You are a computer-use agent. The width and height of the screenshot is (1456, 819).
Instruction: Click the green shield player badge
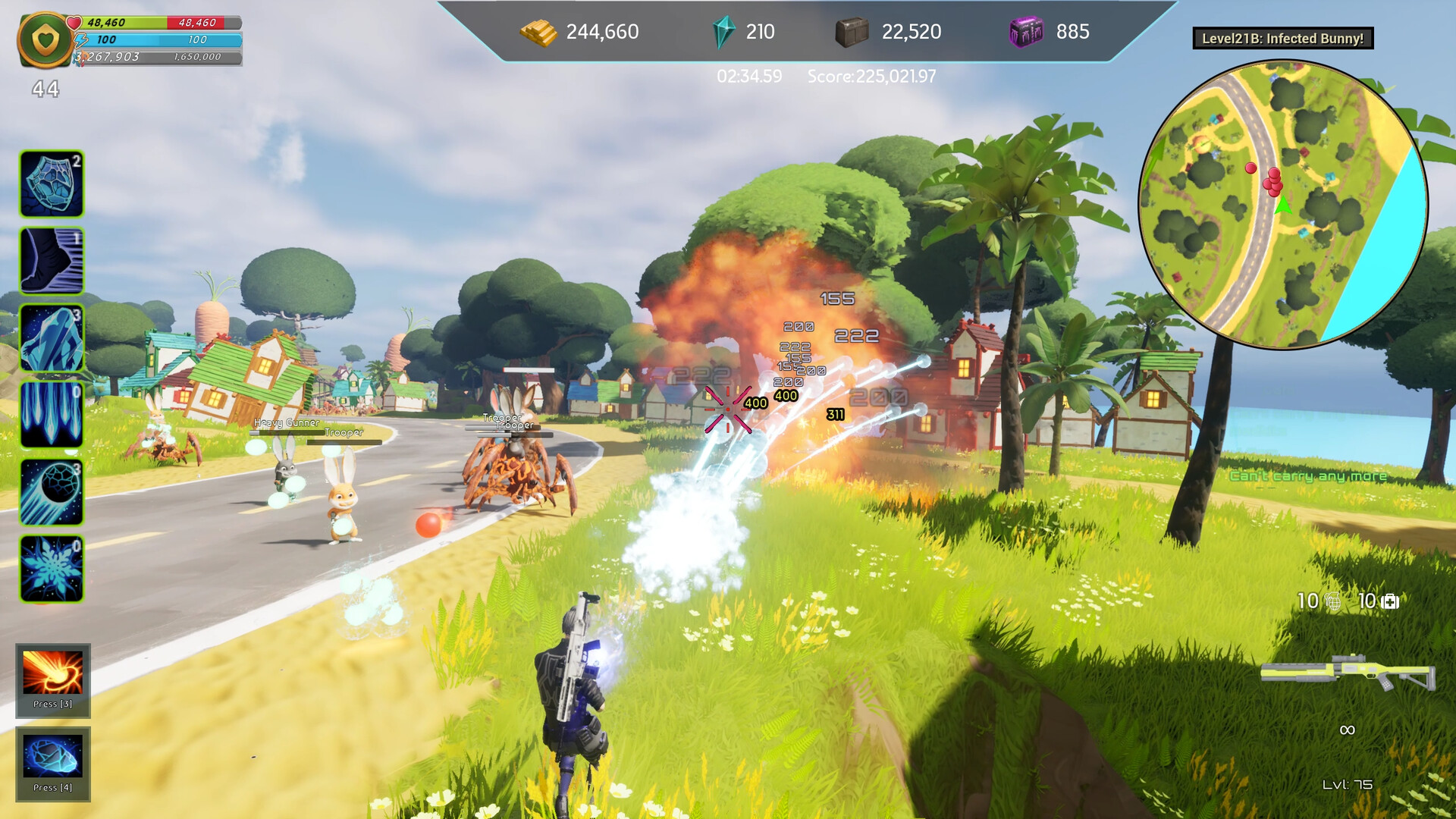[46, 39]
